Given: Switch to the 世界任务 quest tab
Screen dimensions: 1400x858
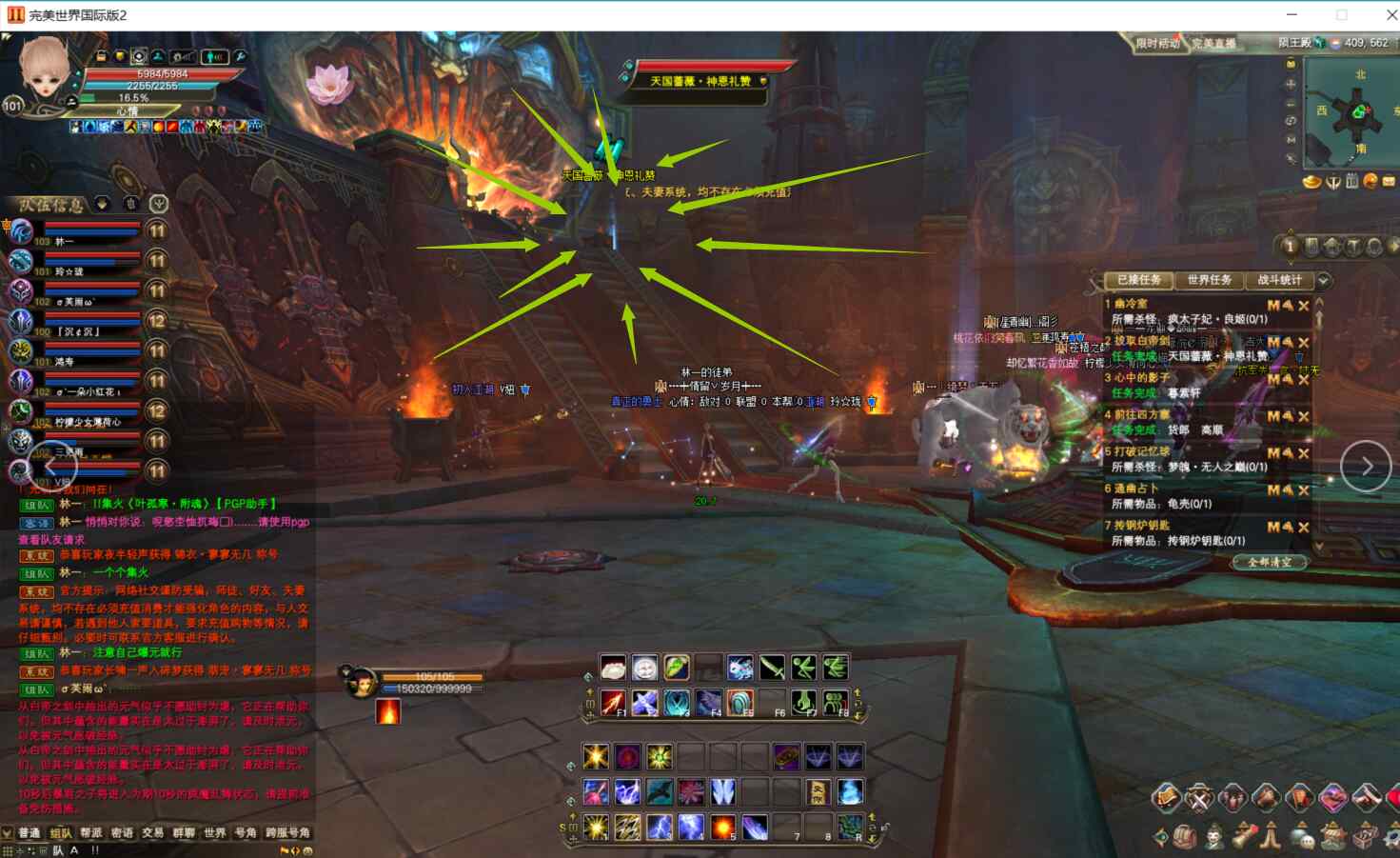Looking at the screenshot, I should coord(1209,280).
